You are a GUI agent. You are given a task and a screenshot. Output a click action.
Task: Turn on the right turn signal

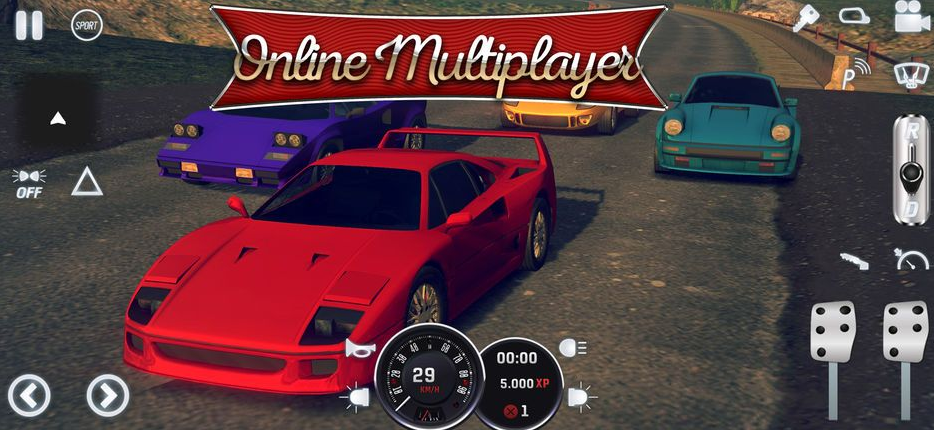pos(579,397)
